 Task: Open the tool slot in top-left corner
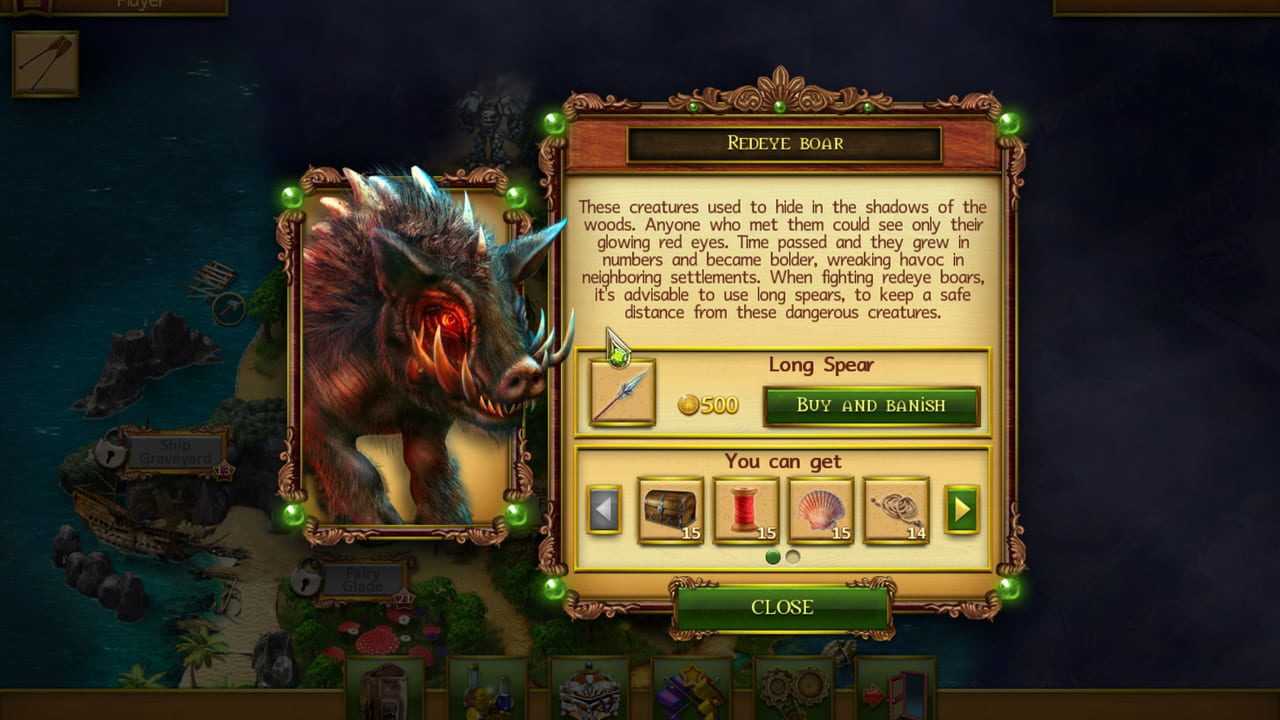point(45,62)
